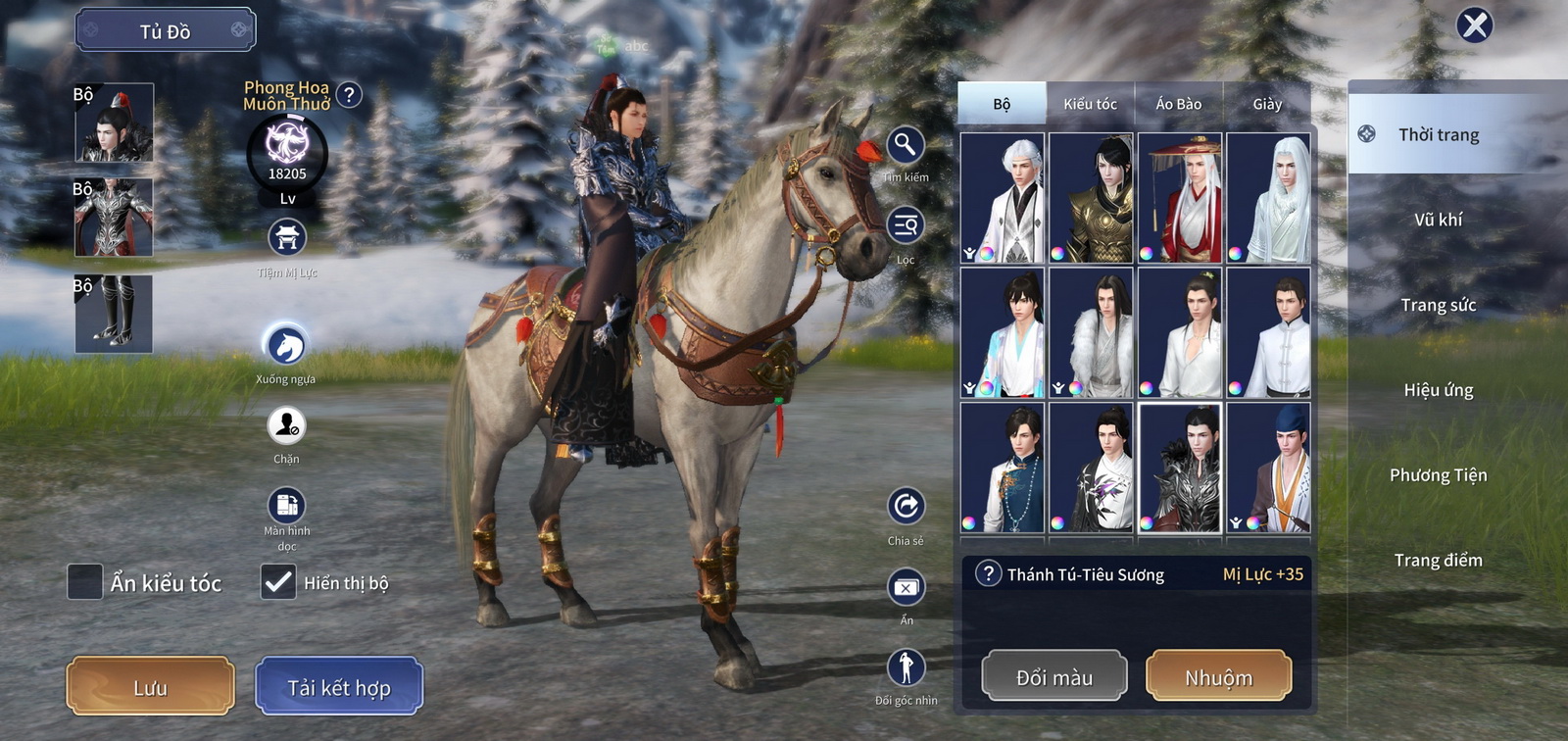Choose the Vũ khí category
The width and height of the screenshot is (1568, 741).
click(x=1438, y=220)
